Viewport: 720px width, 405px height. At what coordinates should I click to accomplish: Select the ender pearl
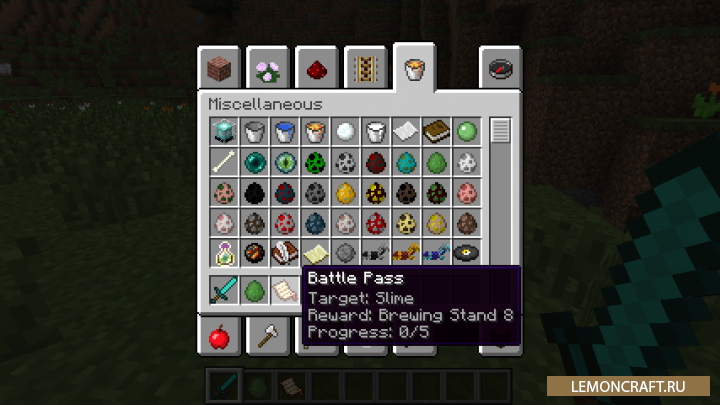point(253,162)
